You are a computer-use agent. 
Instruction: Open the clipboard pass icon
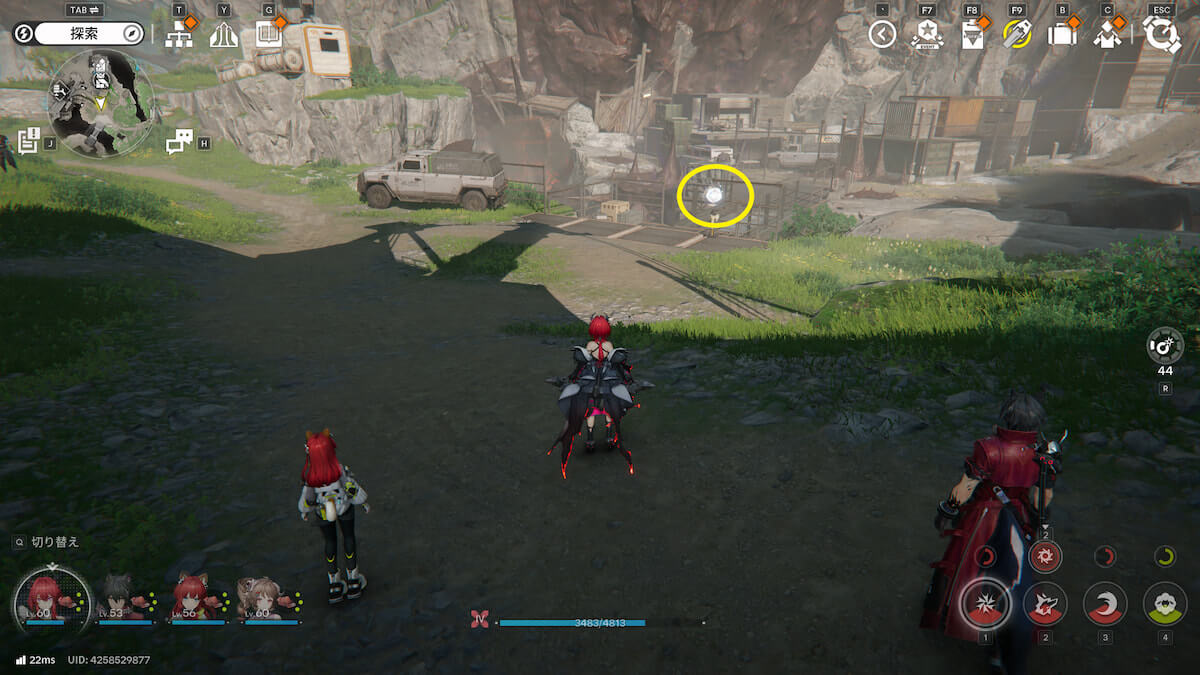point(972,36)
